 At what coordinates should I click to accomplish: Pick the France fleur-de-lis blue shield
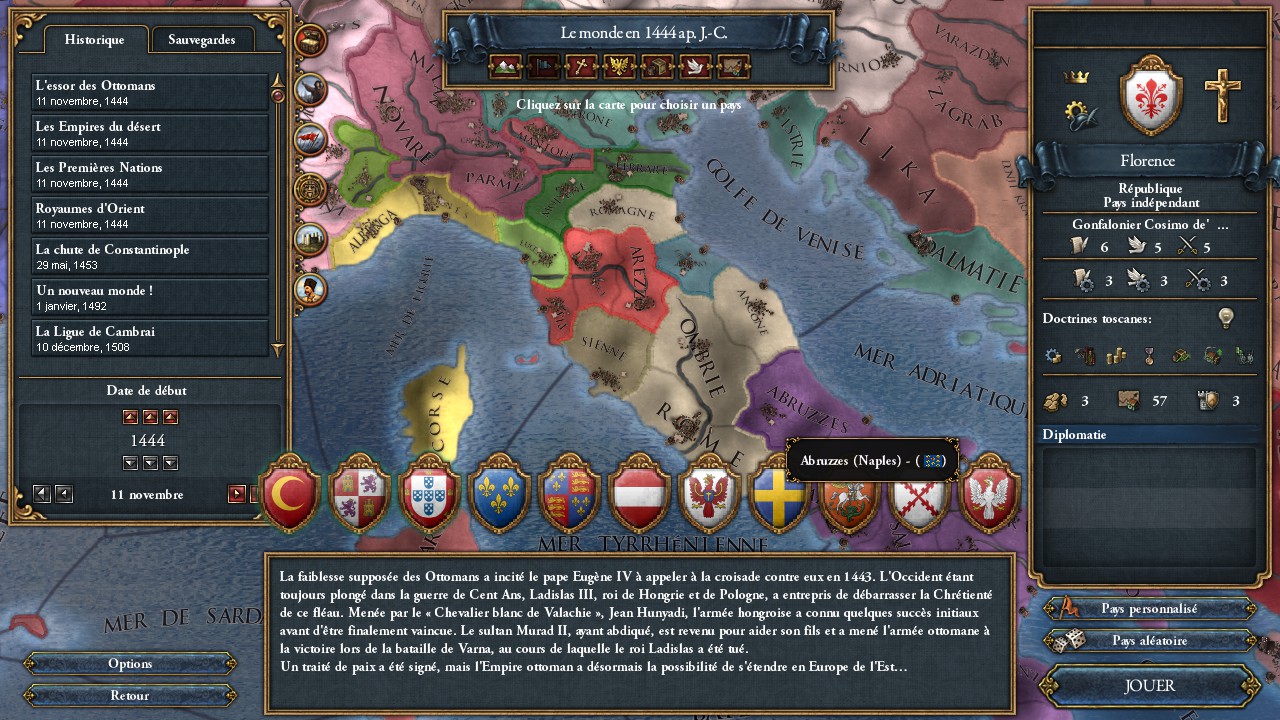pyautogui.click(x=499, y=492)
